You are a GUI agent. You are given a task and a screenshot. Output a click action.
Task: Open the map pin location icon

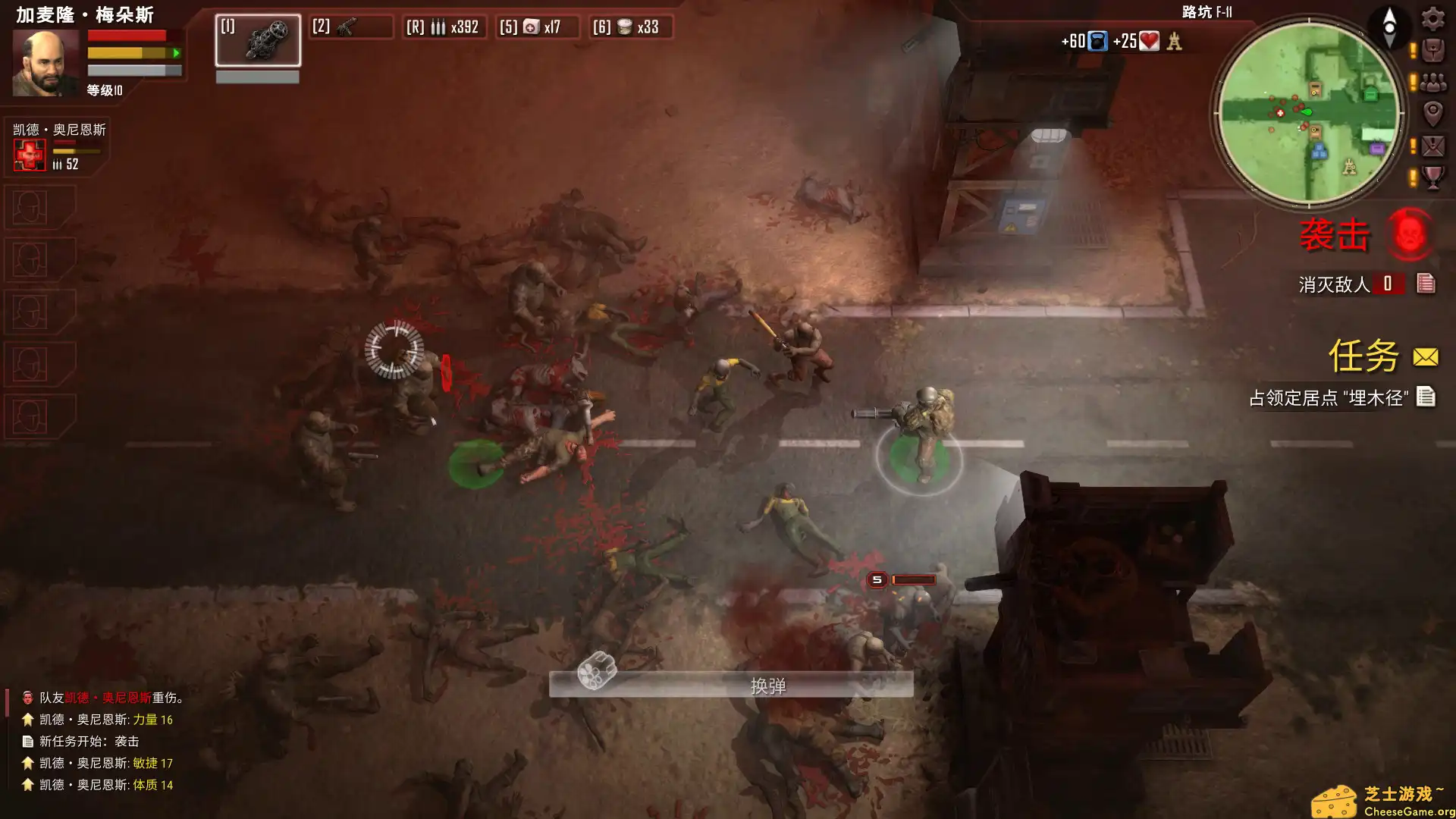tap(1433, 115)
